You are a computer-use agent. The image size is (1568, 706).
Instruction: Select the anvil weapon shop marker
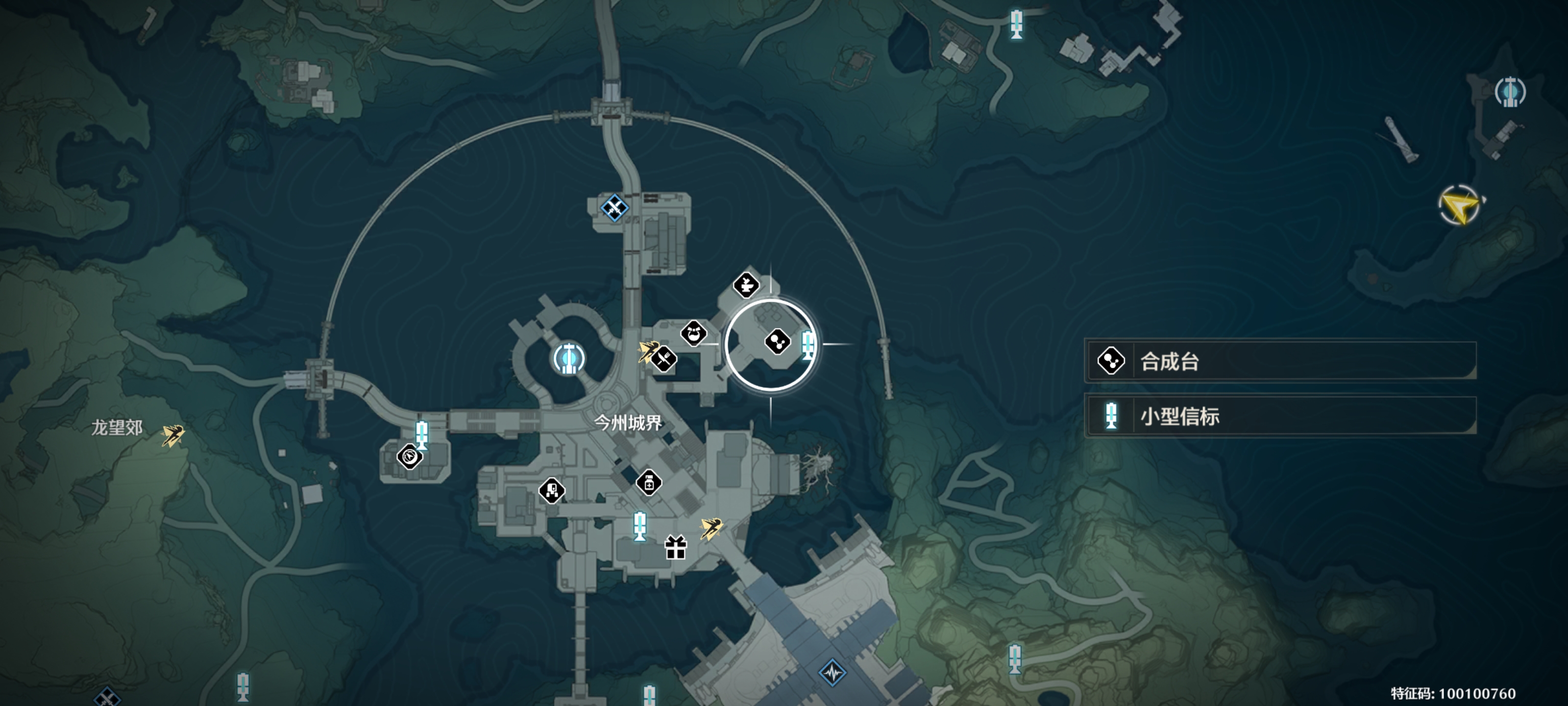click(746, 284)
